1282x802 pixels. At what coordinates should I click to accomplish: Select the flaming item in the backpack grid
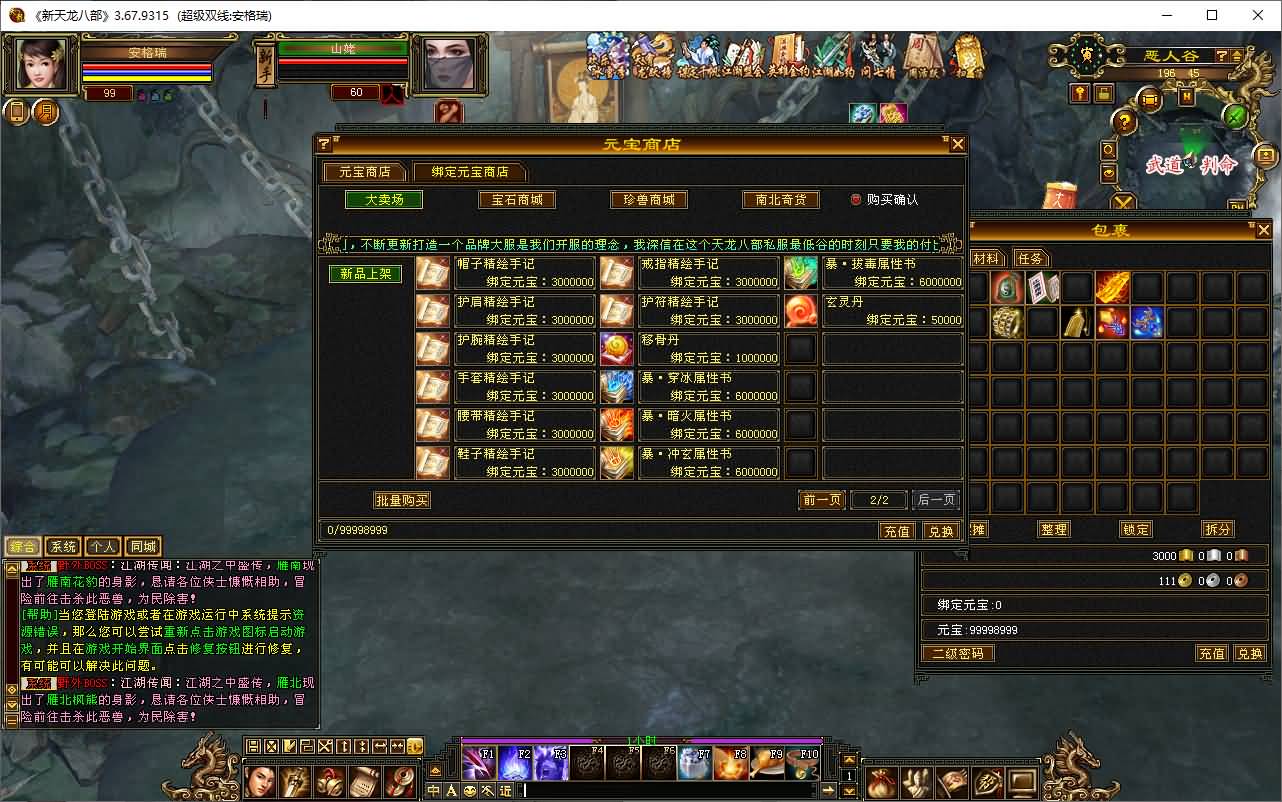1112,288
